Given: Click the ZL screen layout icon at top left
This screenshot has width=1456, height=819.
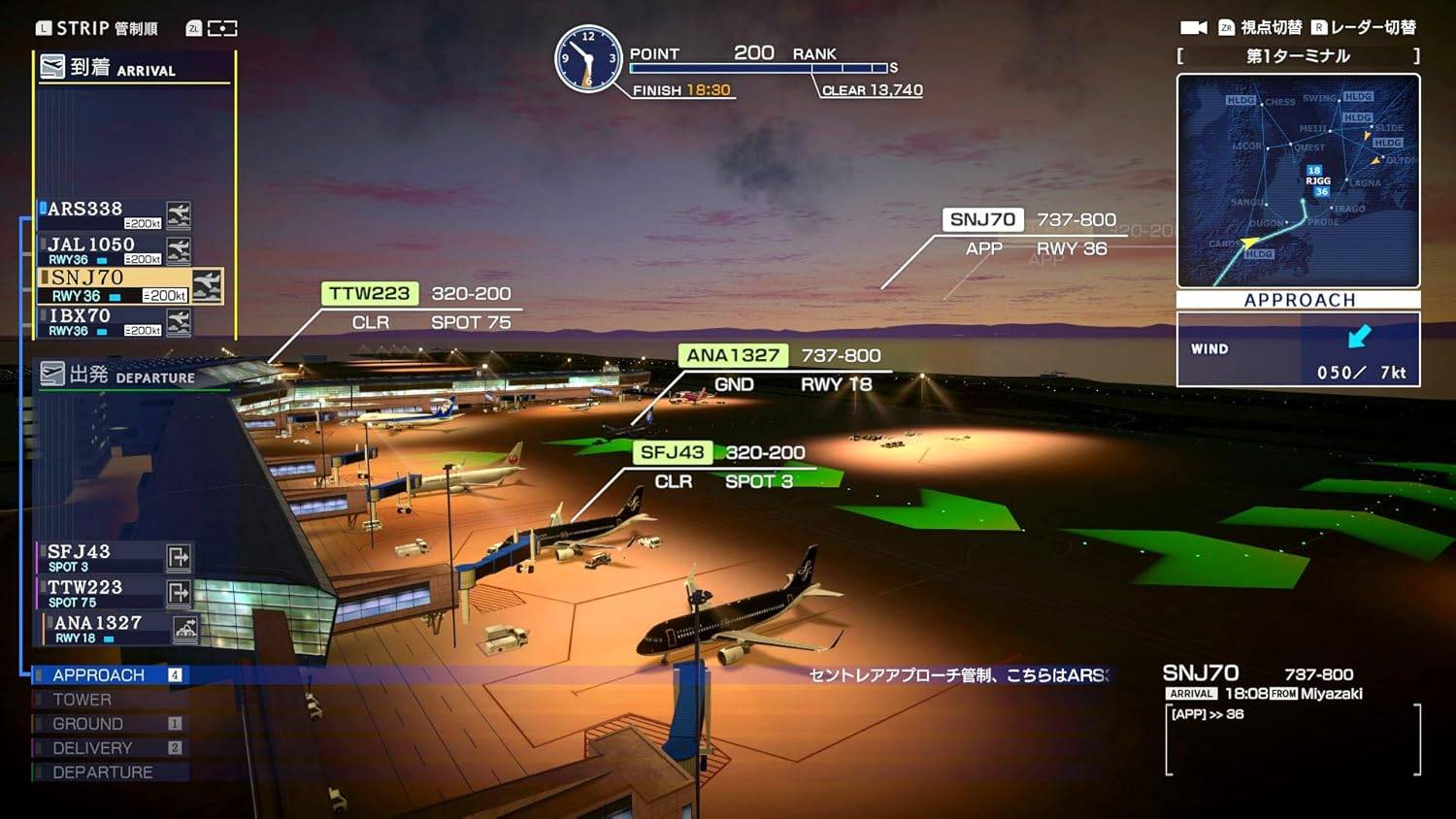Looking at the screenshot, I should 221,27.
